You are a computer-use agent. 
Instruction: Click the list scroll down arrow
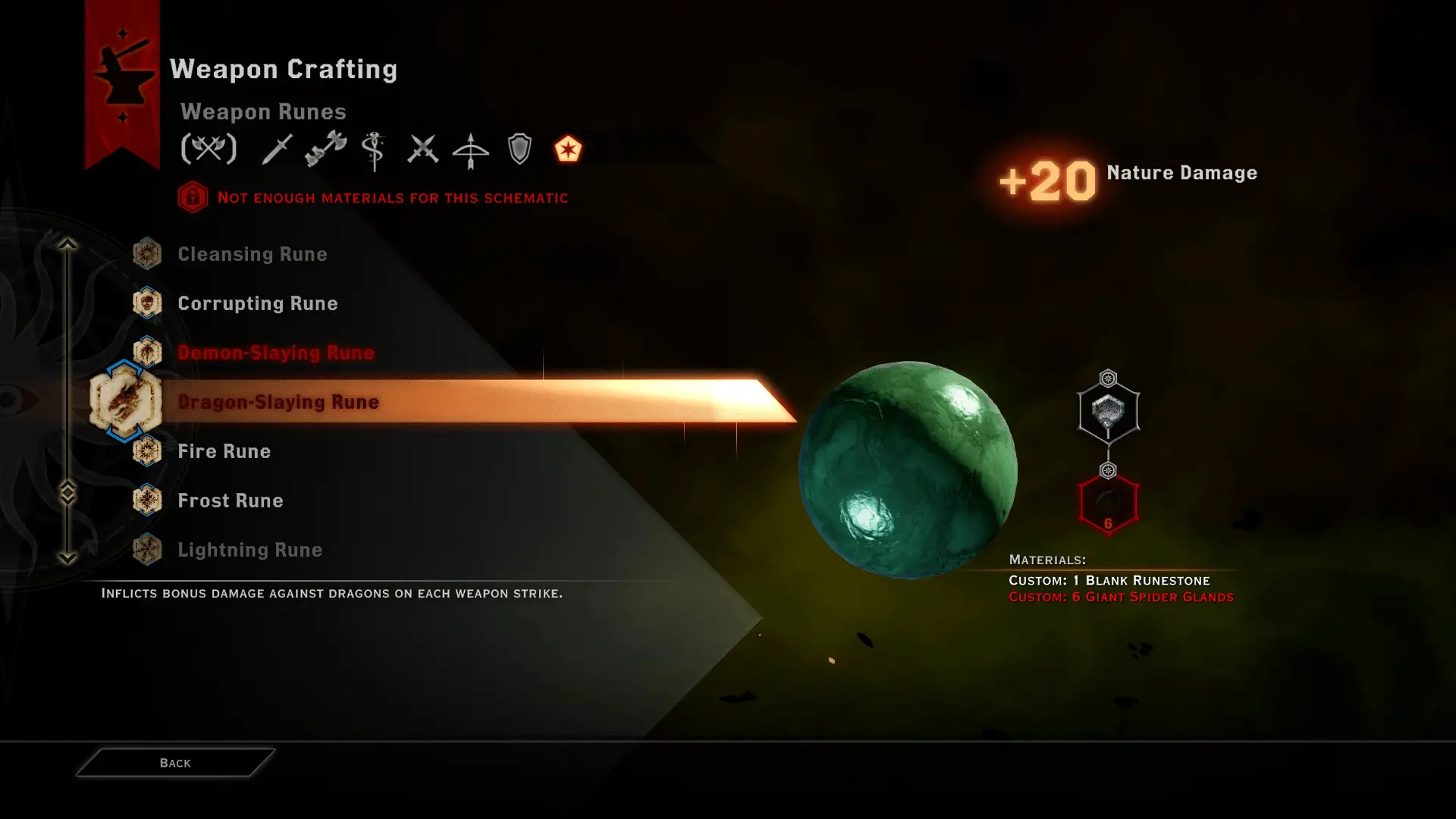click(67, 558)
